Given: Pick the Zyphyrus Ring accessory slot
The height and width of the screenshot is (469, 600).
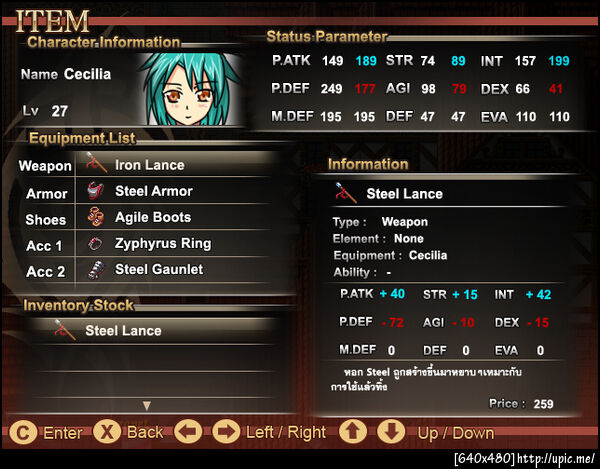Looking at the screenshot, I should (x=162, y=243).
